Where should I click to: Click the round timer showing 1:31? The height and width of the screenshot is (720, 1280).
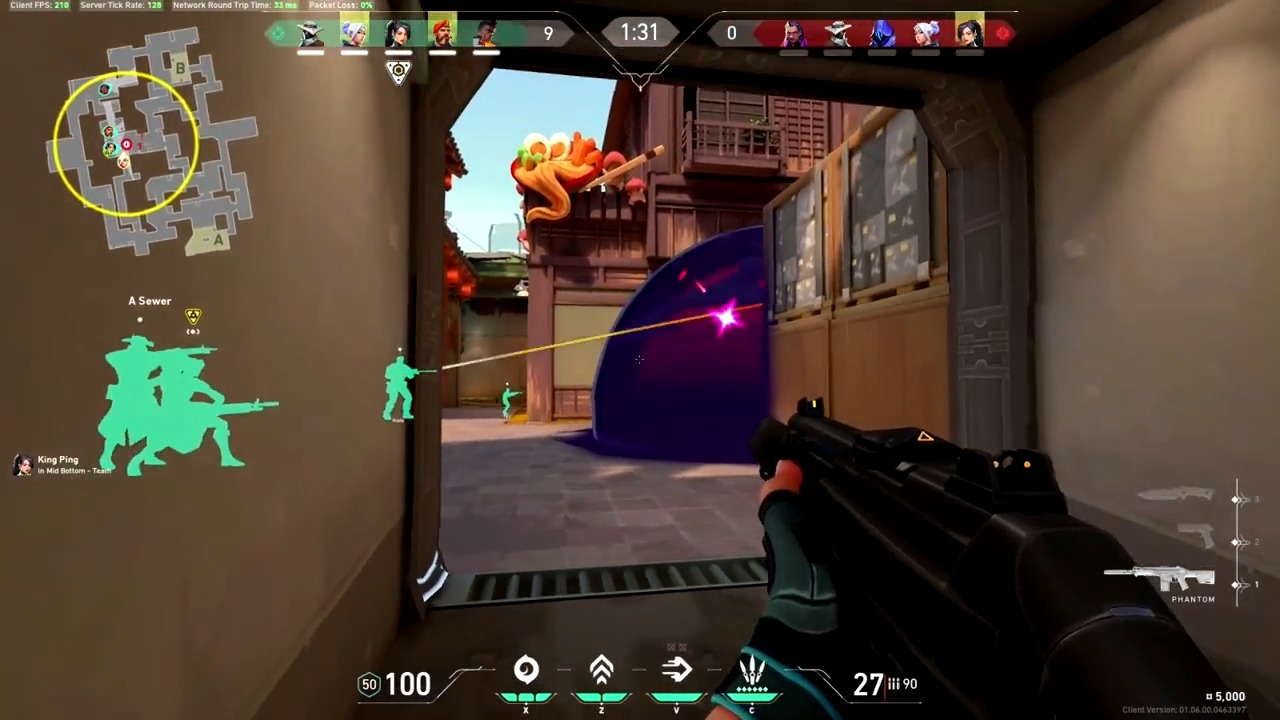[639, 32]
